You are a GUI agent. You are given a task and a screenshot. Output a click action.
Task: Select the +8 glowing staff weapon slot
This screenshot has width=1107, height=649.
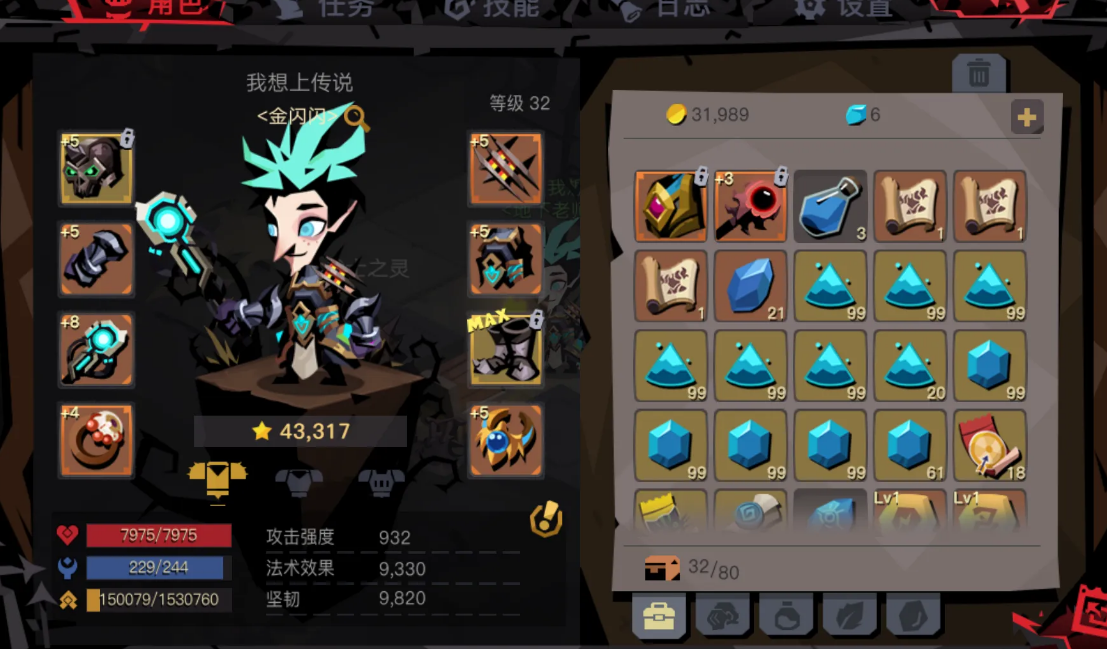coord(96,350)
